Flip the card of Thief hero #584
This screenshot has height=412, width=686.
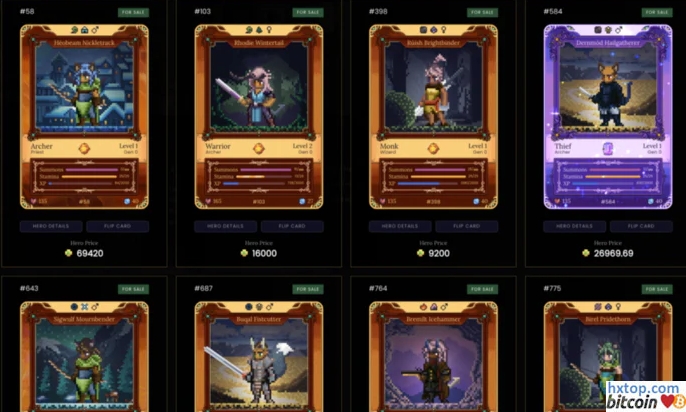(x=641, y=227)
